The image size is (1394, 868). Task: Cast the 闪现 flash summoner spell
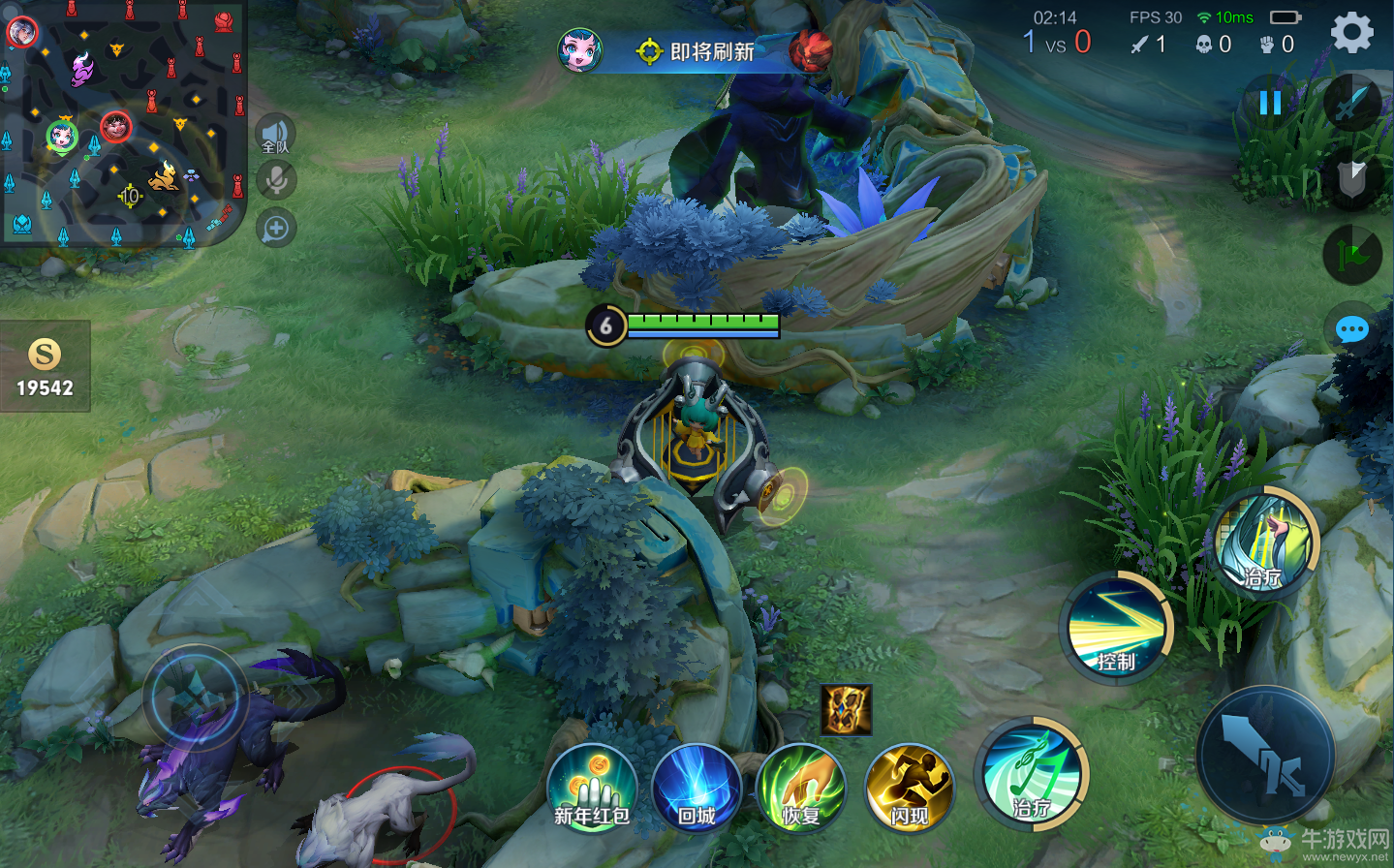click(910, 790)
